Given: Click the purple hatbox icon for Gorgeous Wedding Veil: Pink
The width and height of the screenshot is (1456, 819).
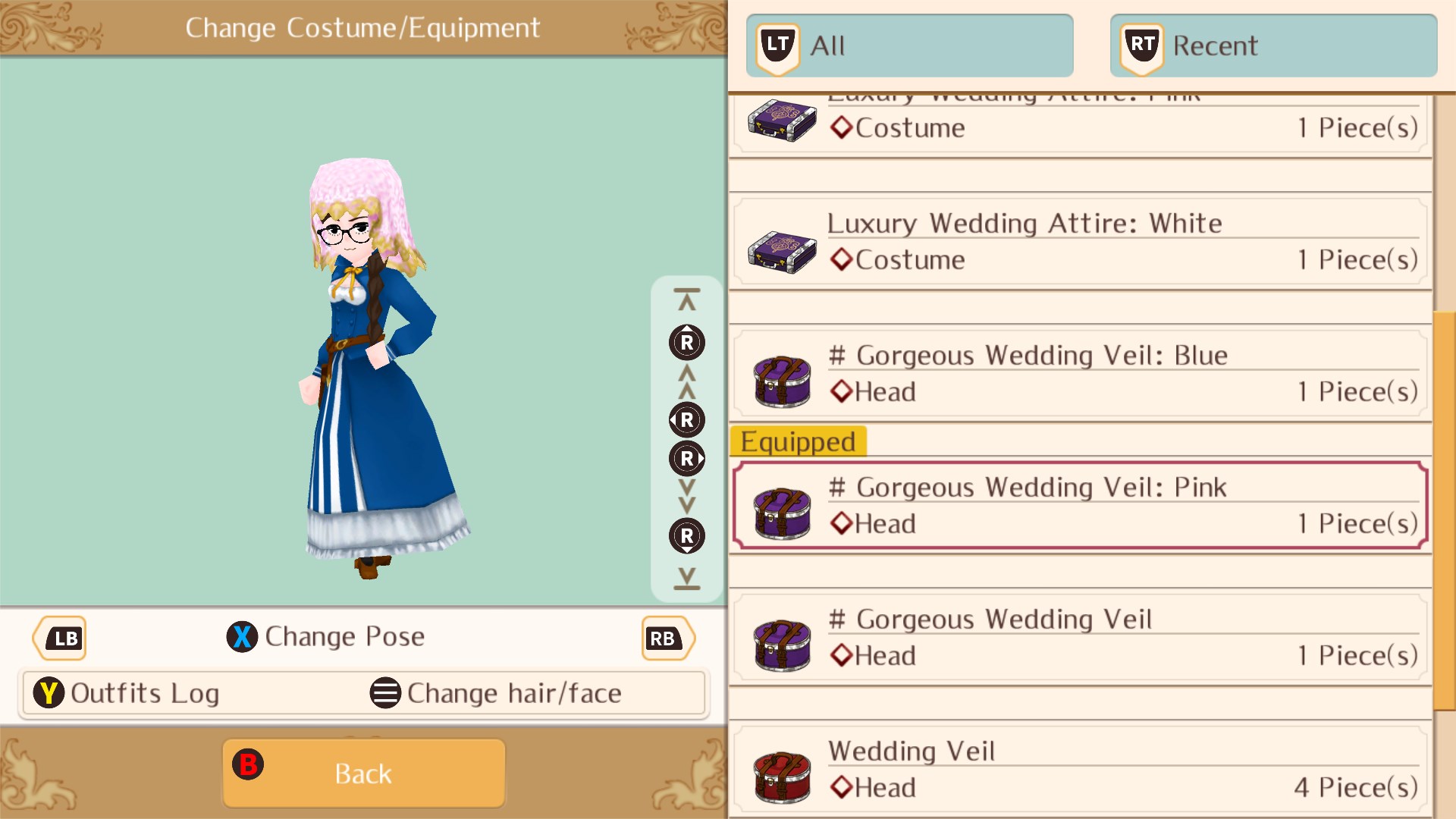Looking at the screenshot, I should pyautogui.click(x=781, y=514).
